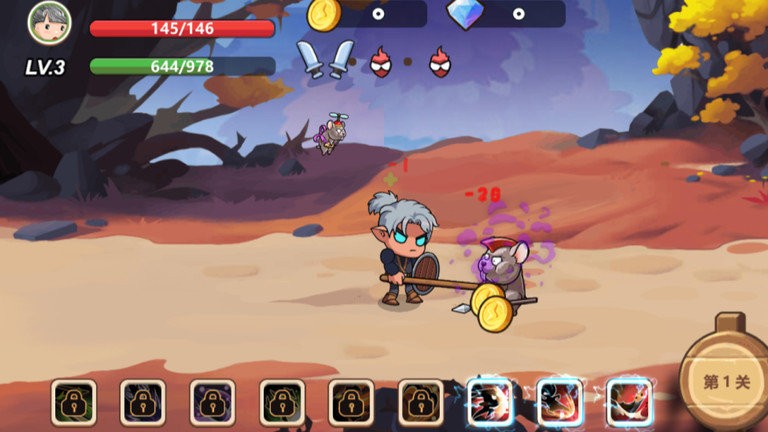Tap the gold coin currency icon
This screenshot has width=768, height=432.
click(x=324, y=13)
